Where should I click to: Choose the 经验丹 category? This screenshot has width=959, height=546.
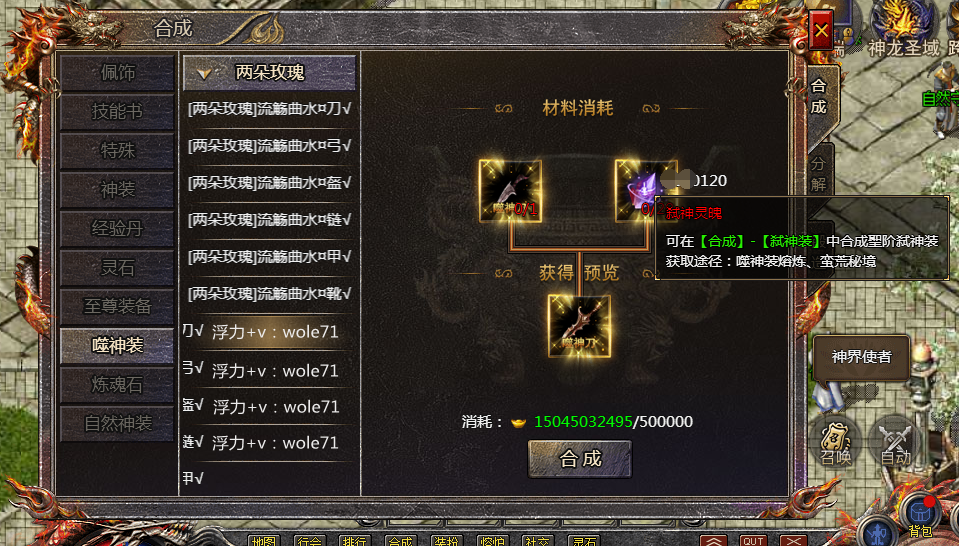(x=117, y=229)
